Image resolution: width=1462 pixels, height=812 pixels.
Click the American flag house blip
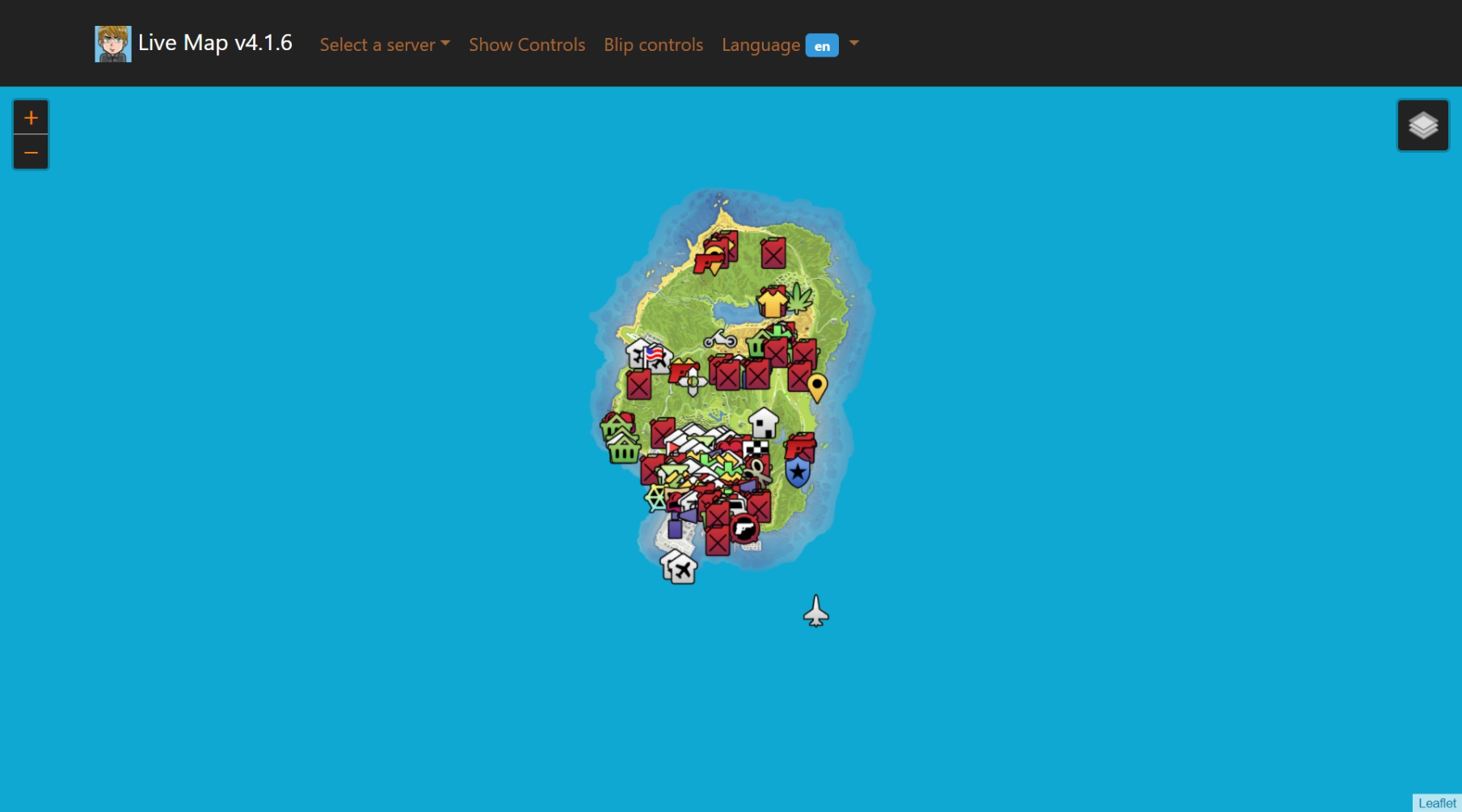(x=653, y=354)
